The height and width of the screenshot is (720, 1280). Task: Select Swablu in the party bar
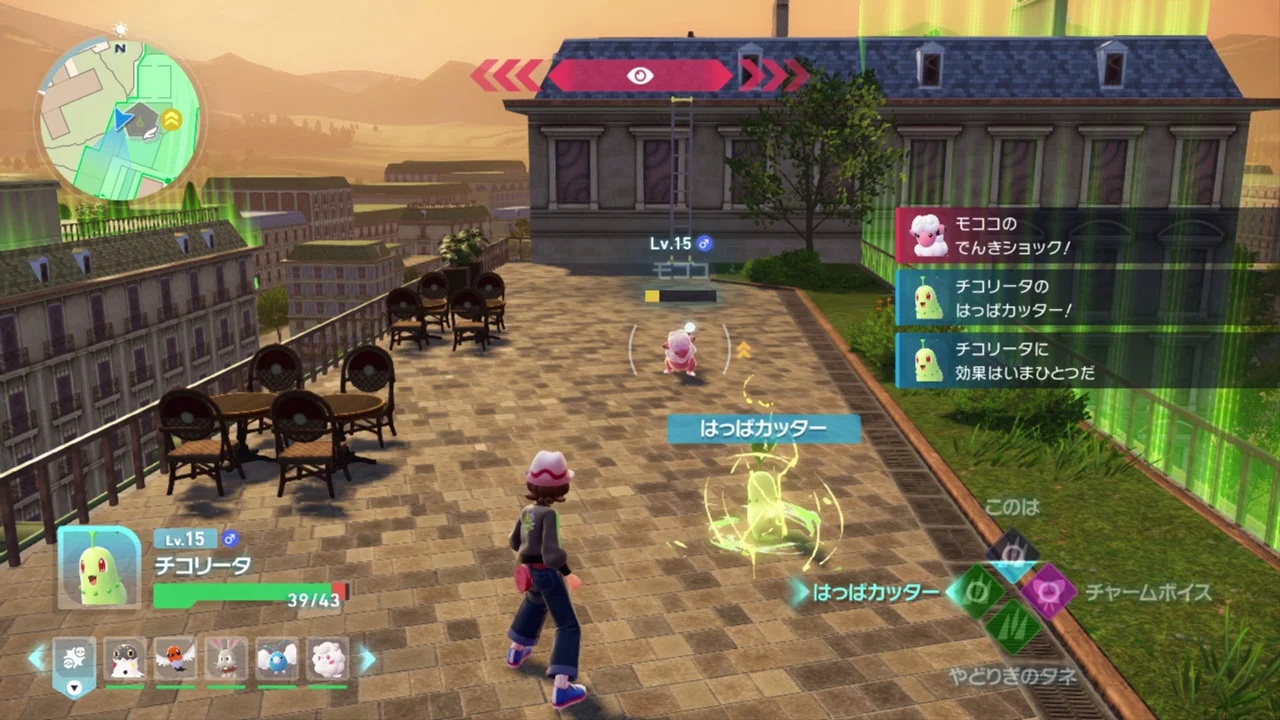click(x=276, y=658)
